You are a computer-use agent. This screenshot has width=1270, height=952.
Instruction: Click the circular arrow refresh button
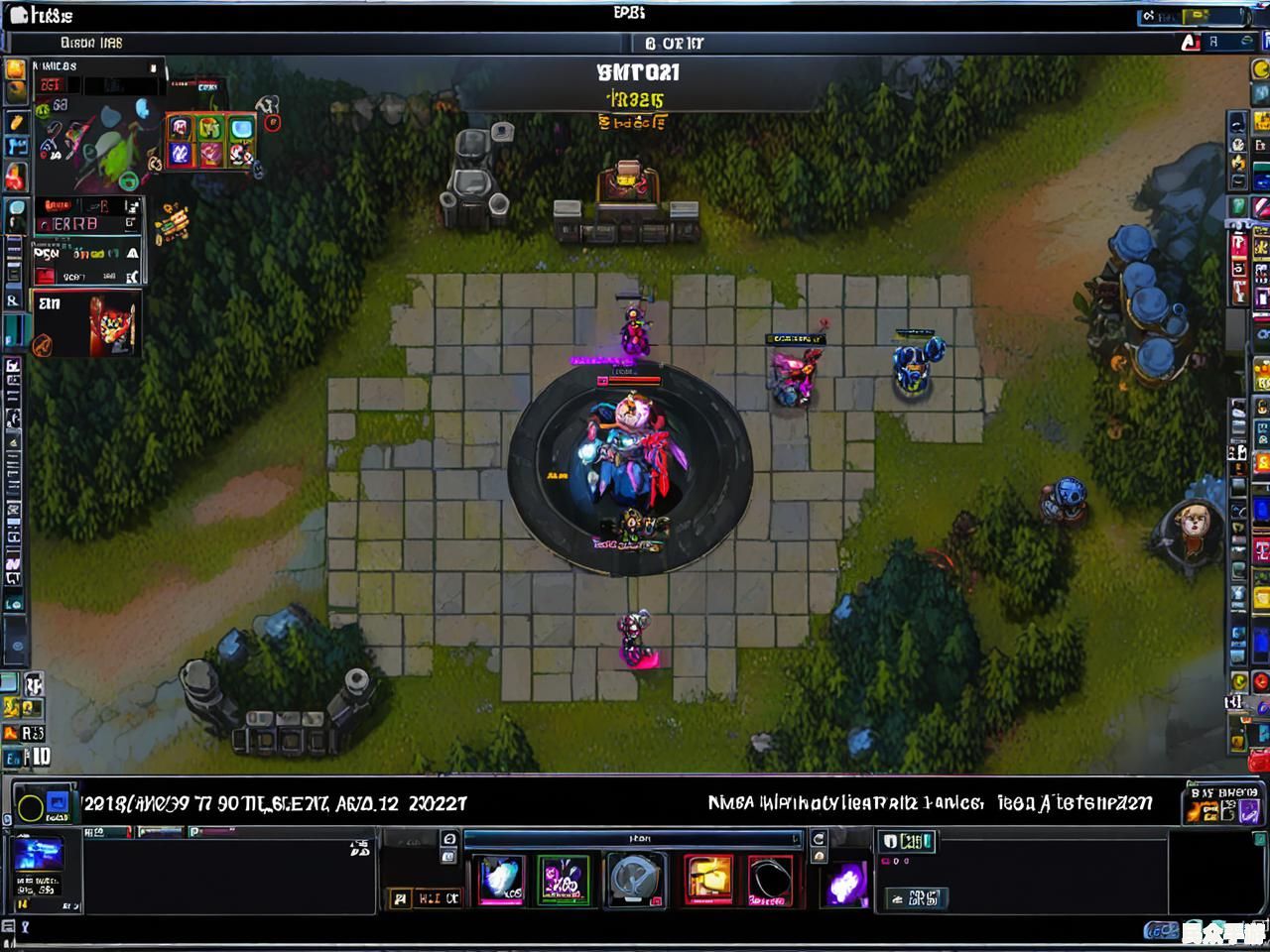(x=819, y=840)
